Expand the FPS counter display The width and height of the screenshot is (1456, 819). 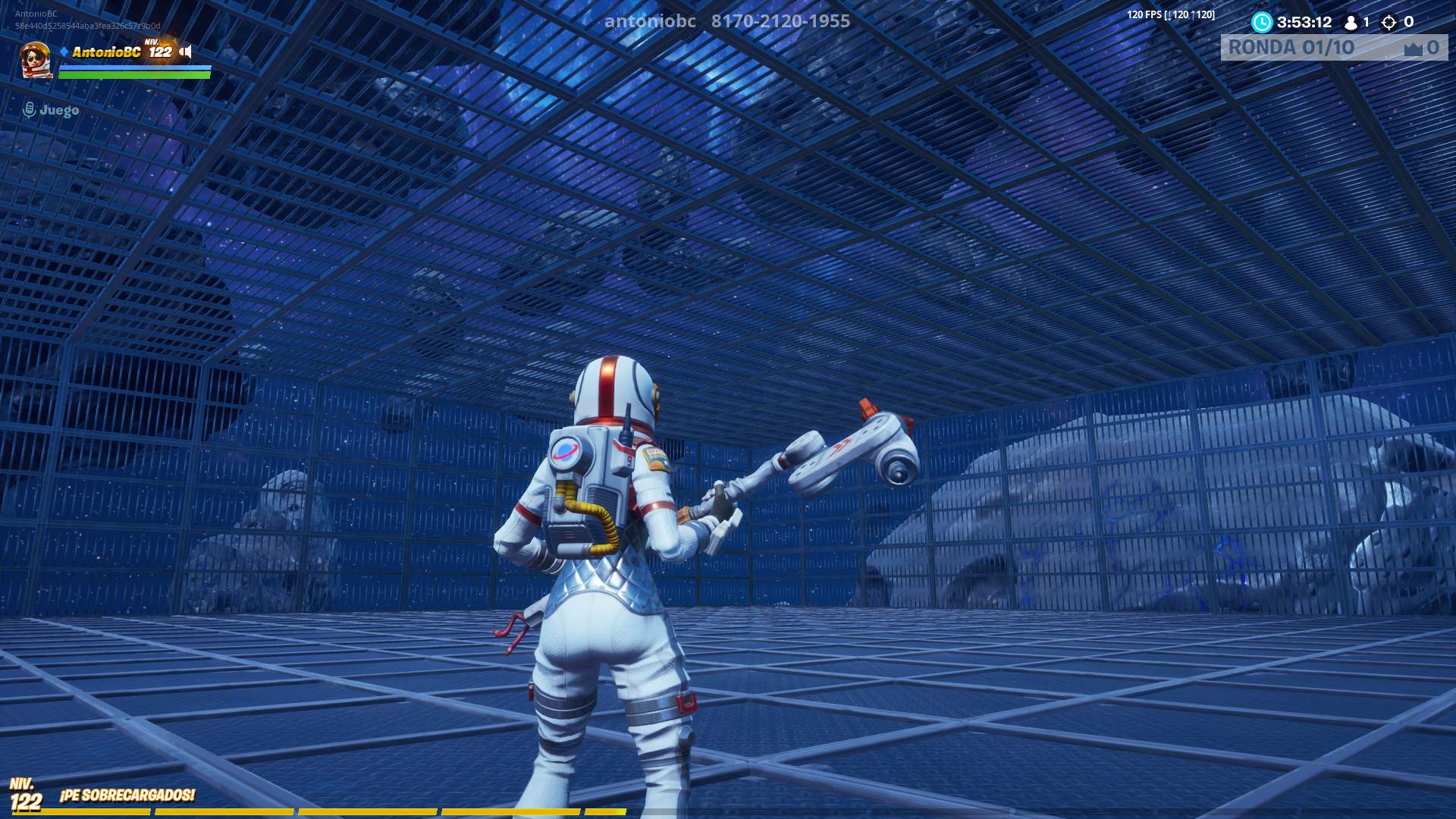click(x=1172, y=13)
